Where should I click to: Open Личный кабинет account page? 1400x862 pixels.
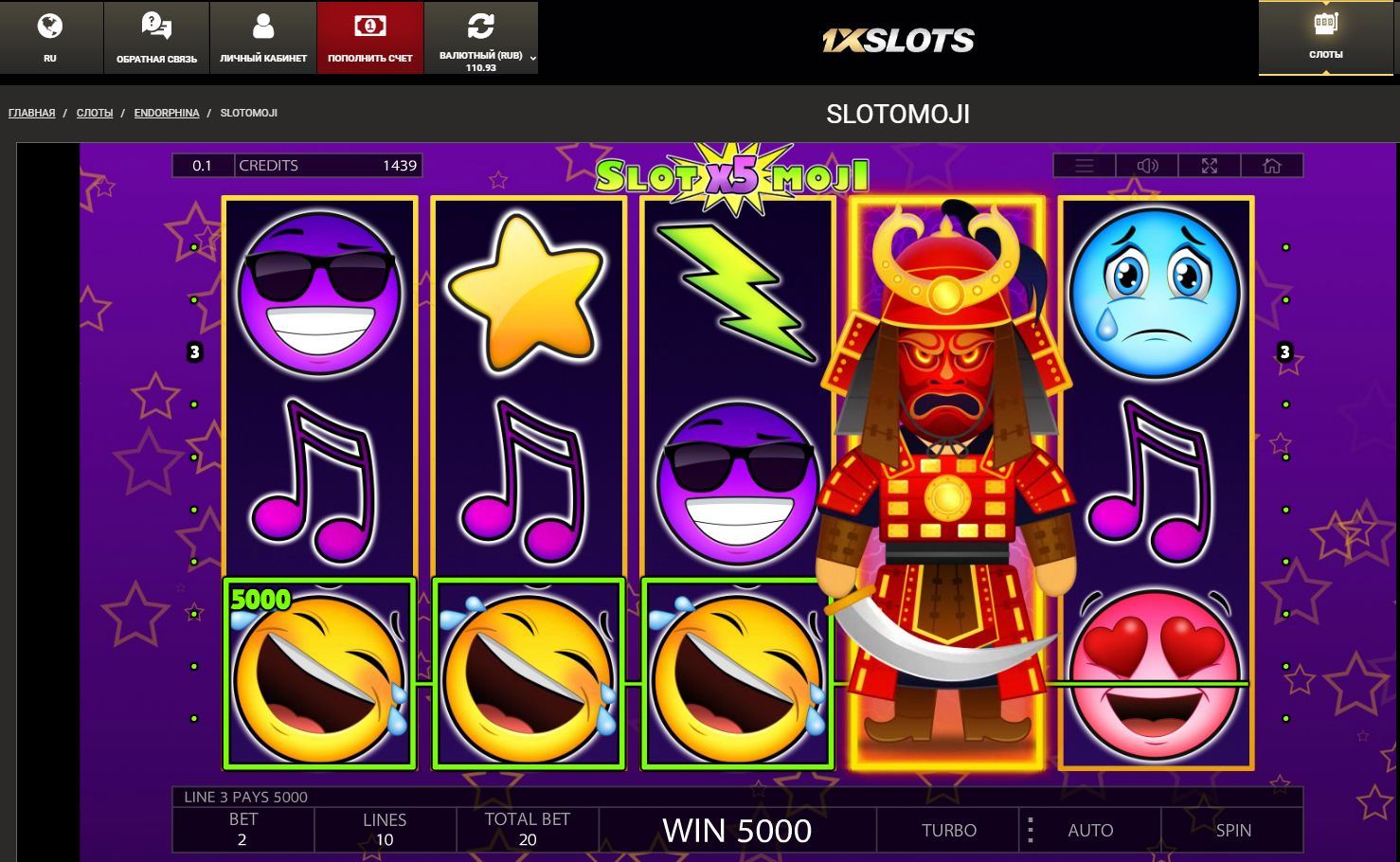[263, 37]
